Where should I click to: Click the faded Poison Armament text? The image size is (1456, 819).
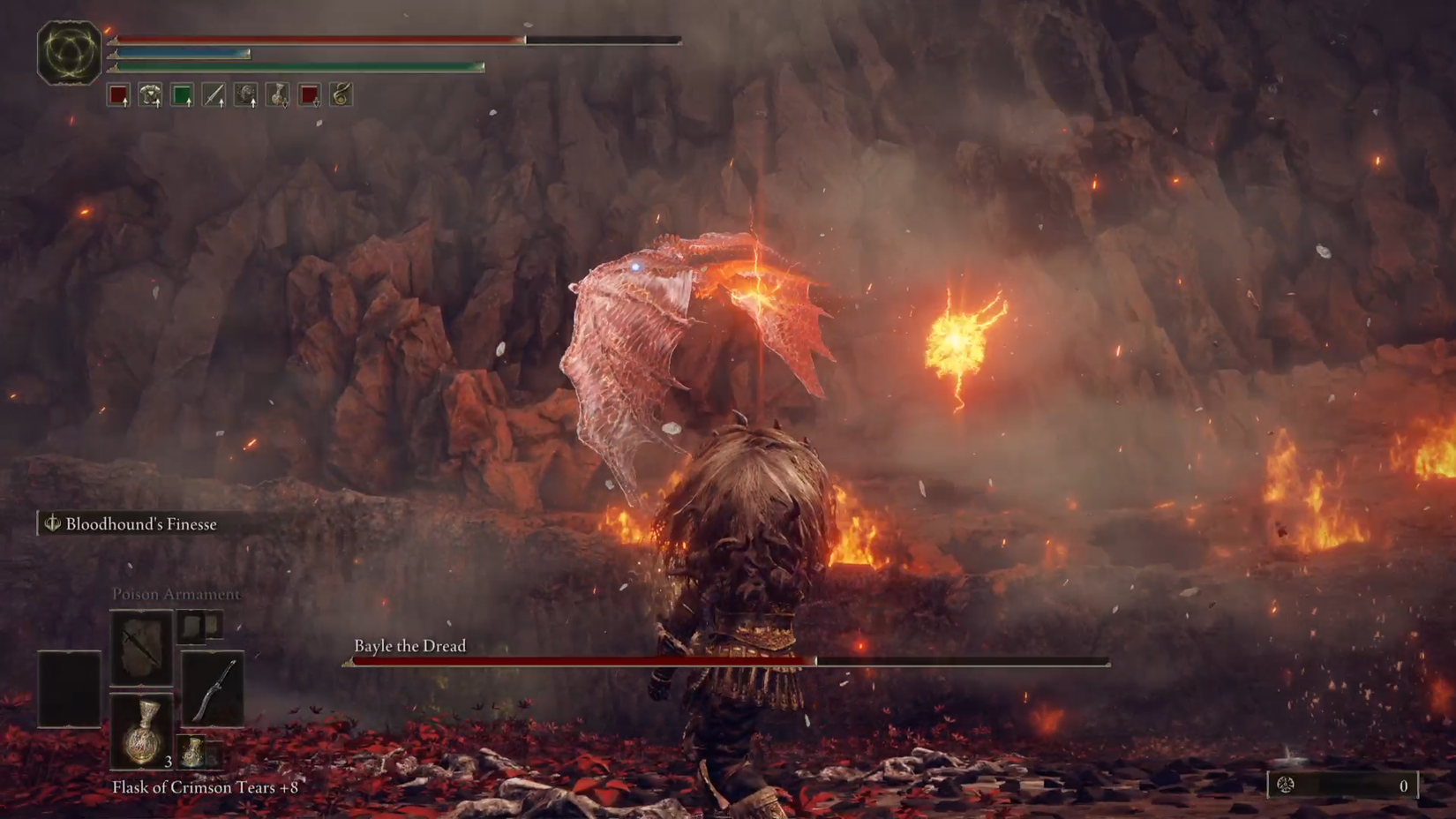(x=177, y=594)
